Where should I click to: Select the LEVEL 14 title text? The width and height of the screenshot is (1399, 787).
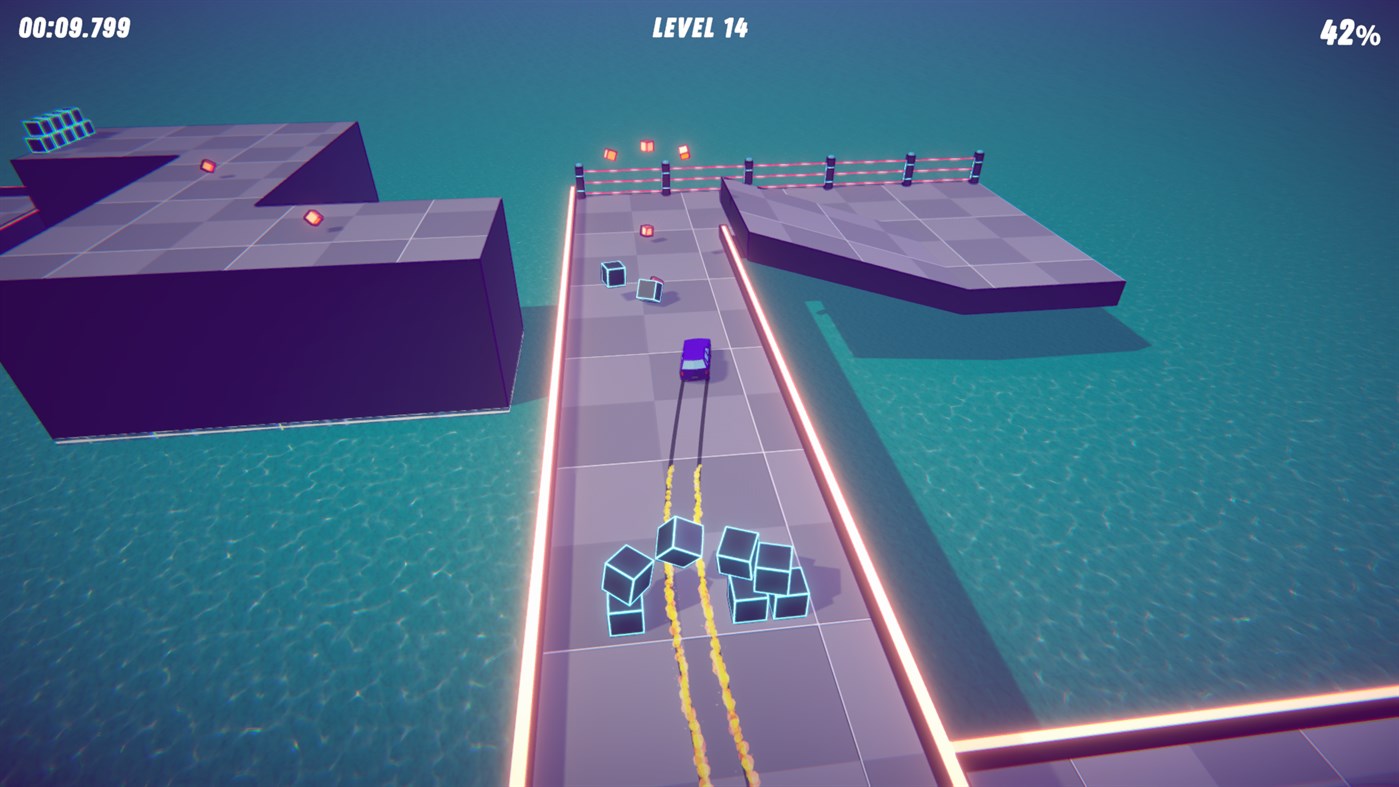[x=698, y=27]
